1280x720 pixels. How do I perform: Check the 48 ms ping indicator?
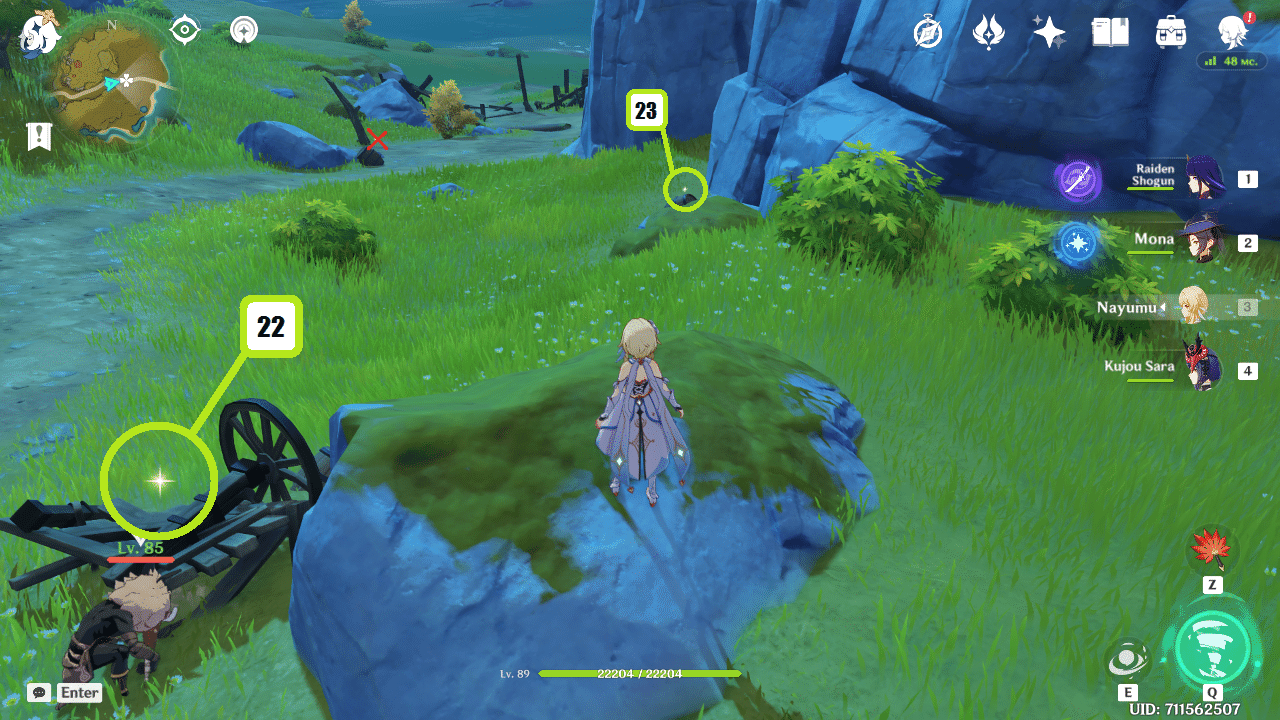1231,61
